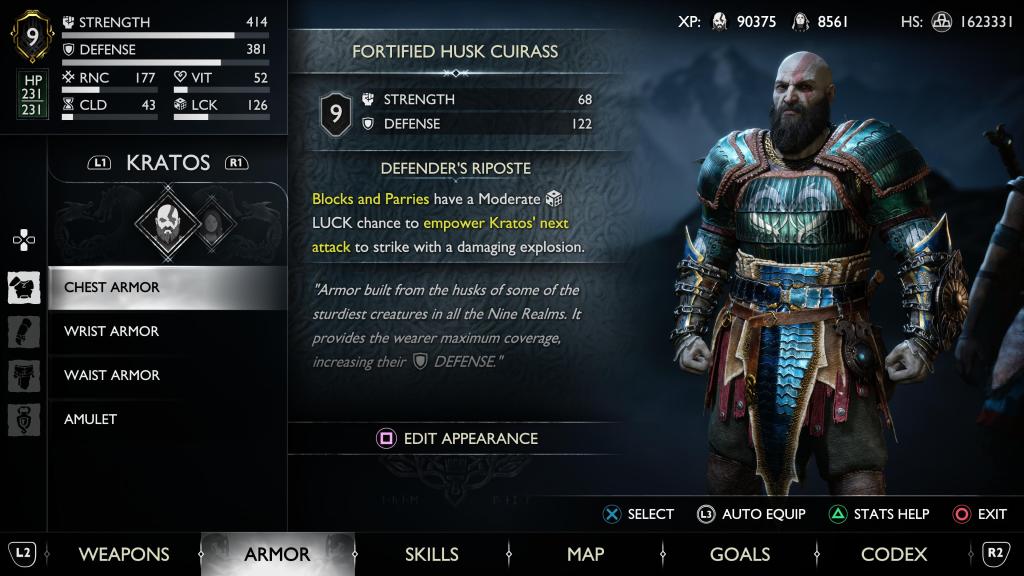This screenshot has width=1024, height=576.
Task: Switch to the Codex tab
Action: pos(894,554)
